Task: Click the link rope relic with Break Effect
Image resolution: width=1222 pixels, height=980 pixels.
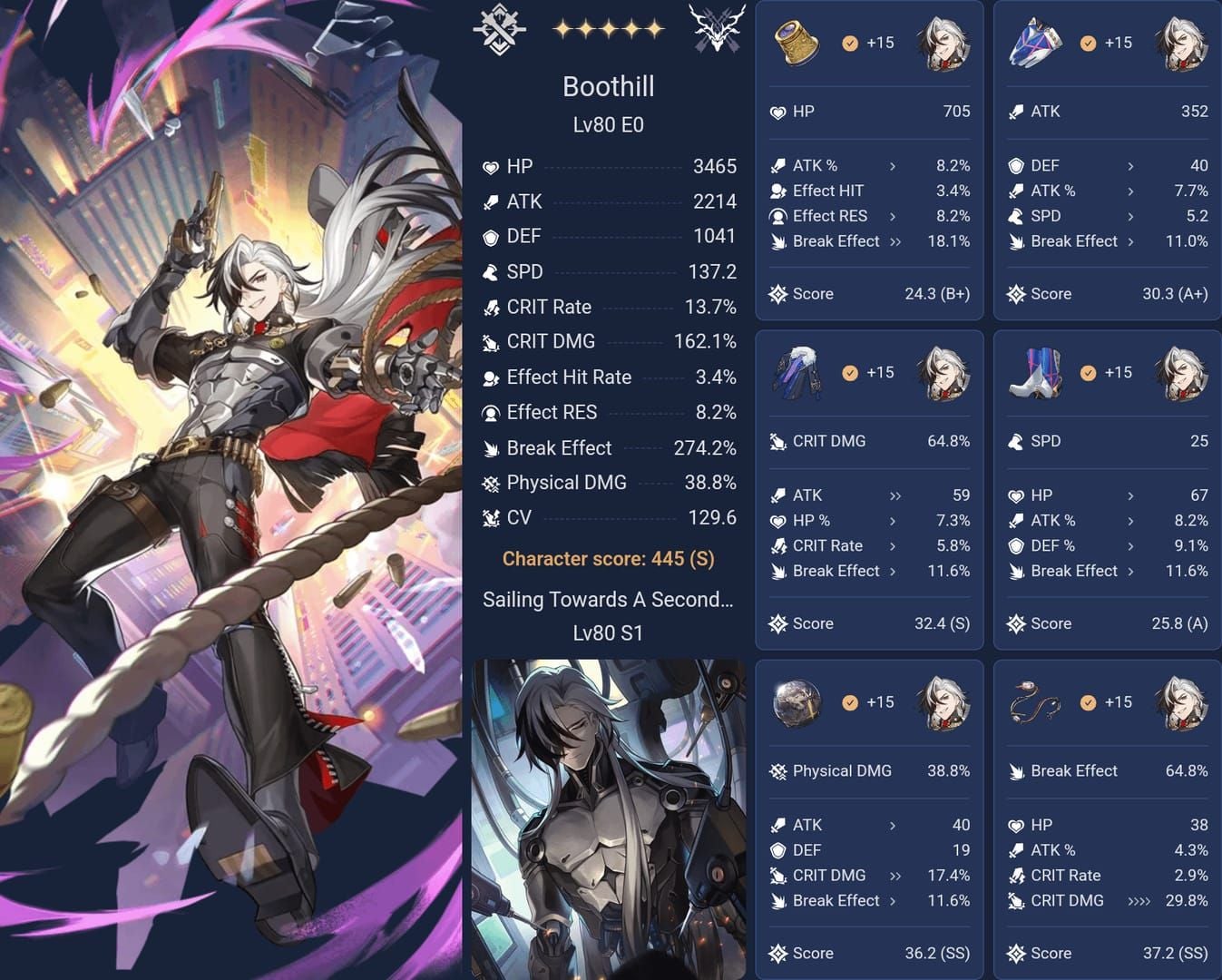Action: (x=1035, y=702)
